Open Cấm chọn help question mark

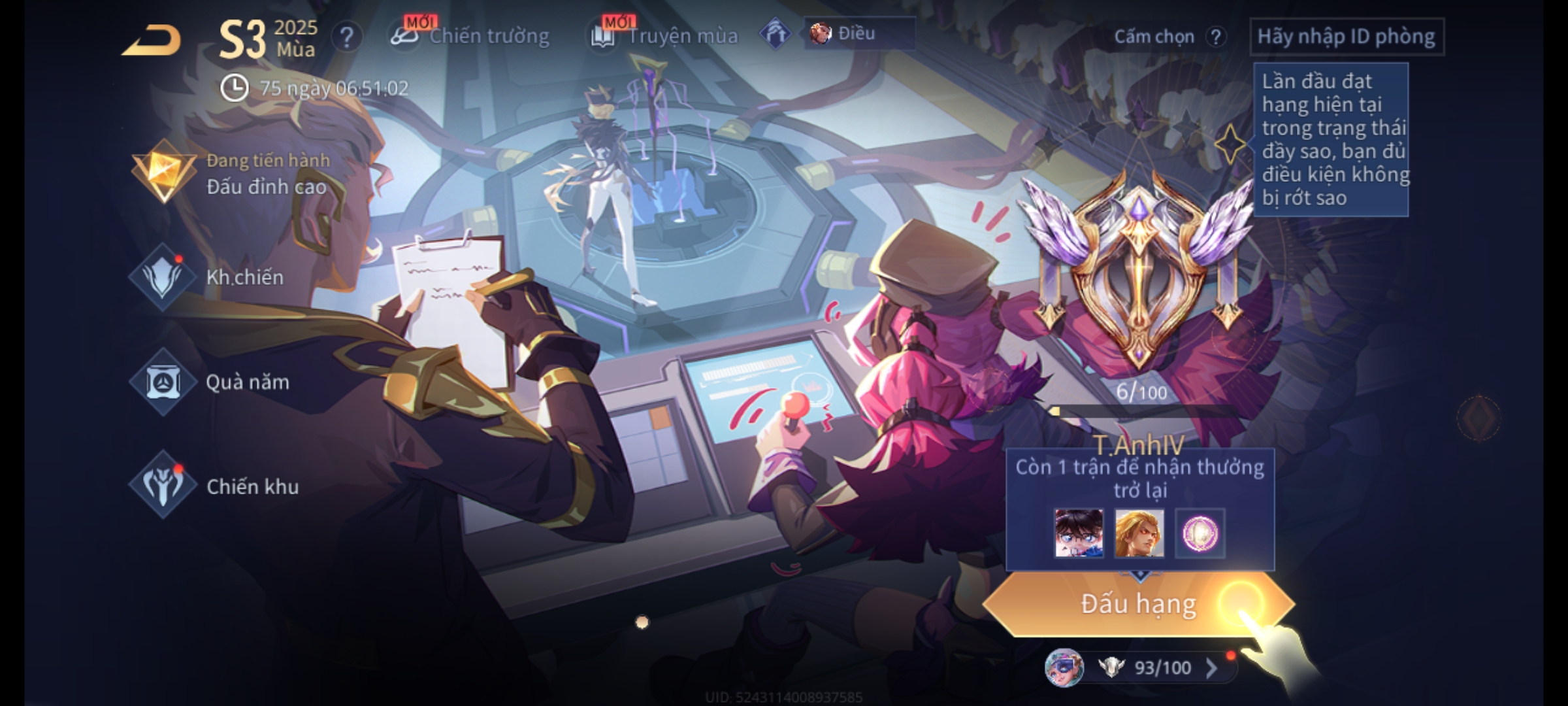pos(1215,37)
